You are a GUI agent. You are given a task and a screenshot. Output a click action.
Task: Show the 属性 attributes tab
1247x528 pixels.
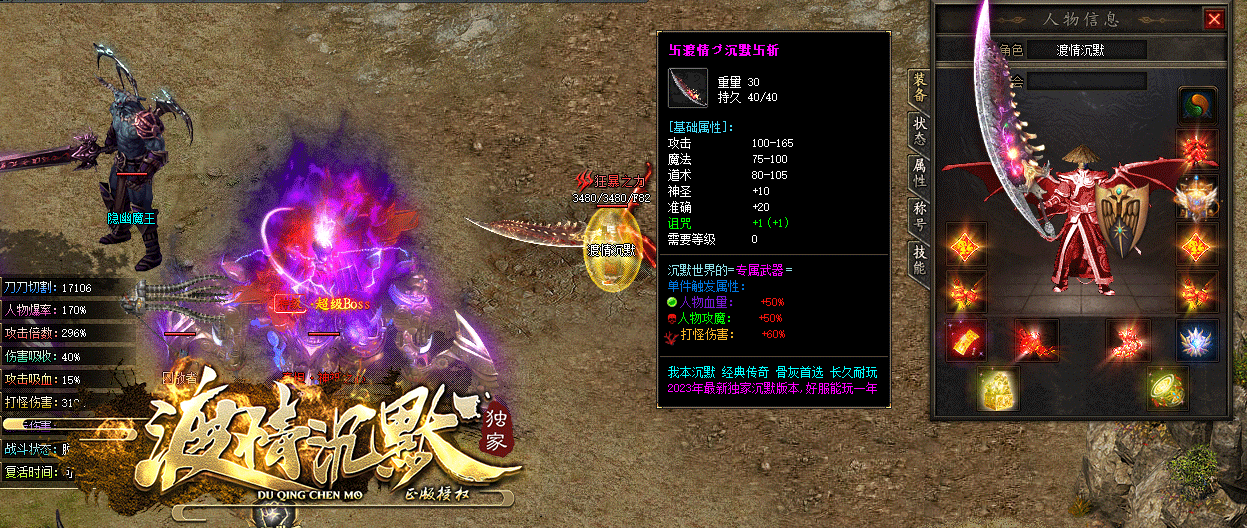pyautogui.click(x=918, y=176)
